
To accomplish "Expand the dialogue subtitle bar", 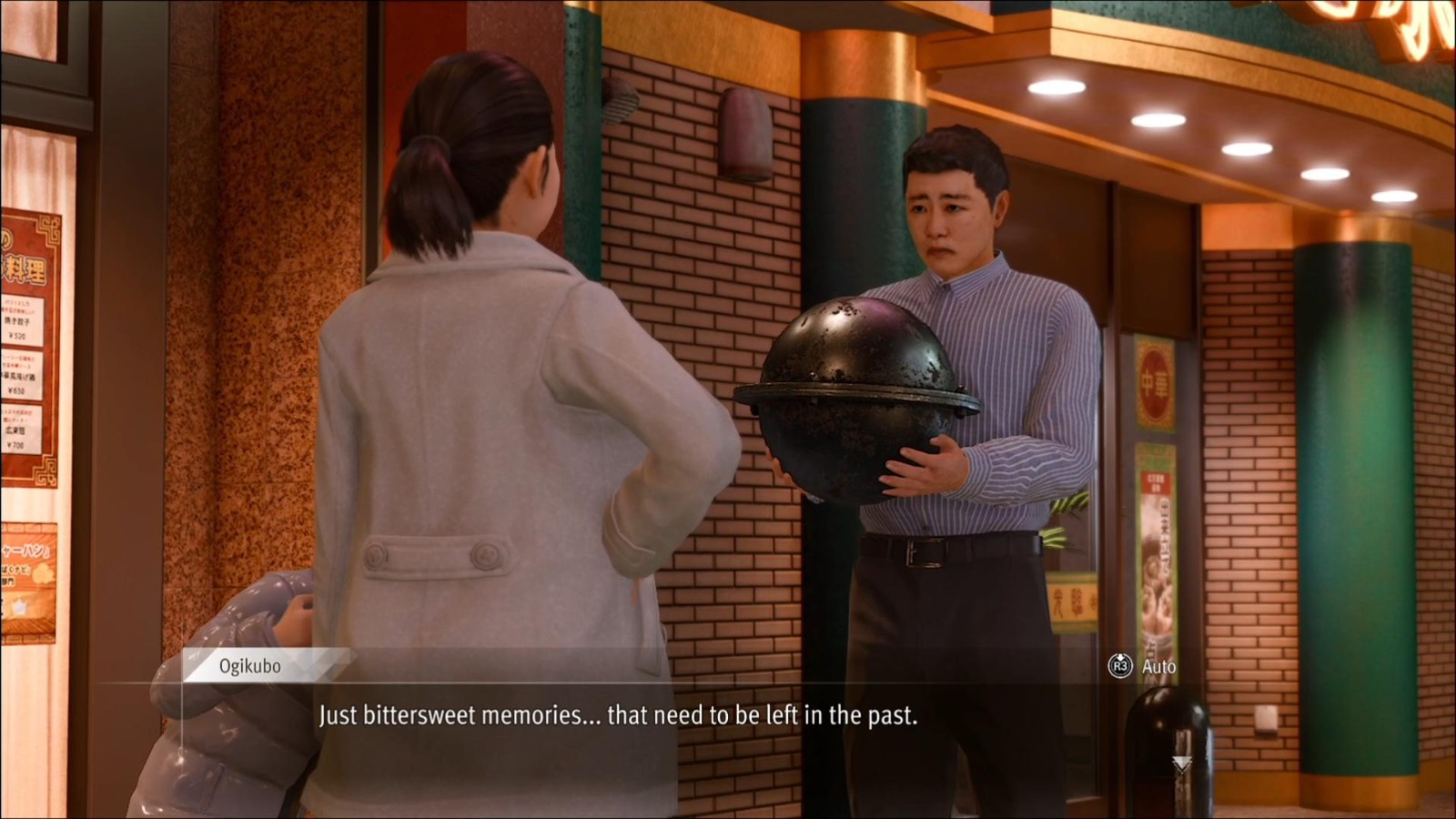I will [728, 717].
